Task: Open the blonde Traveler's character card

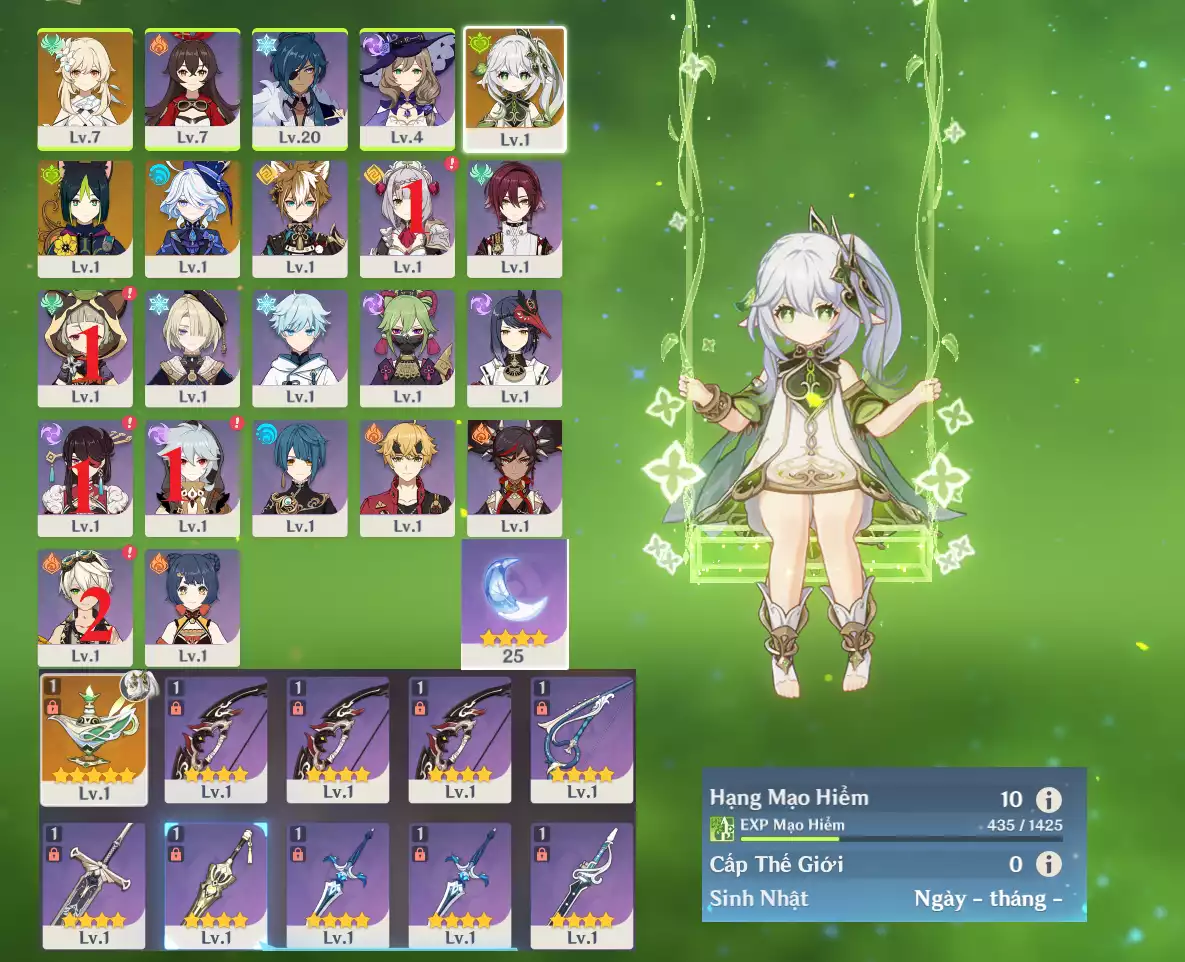Action: click(85, 89)
